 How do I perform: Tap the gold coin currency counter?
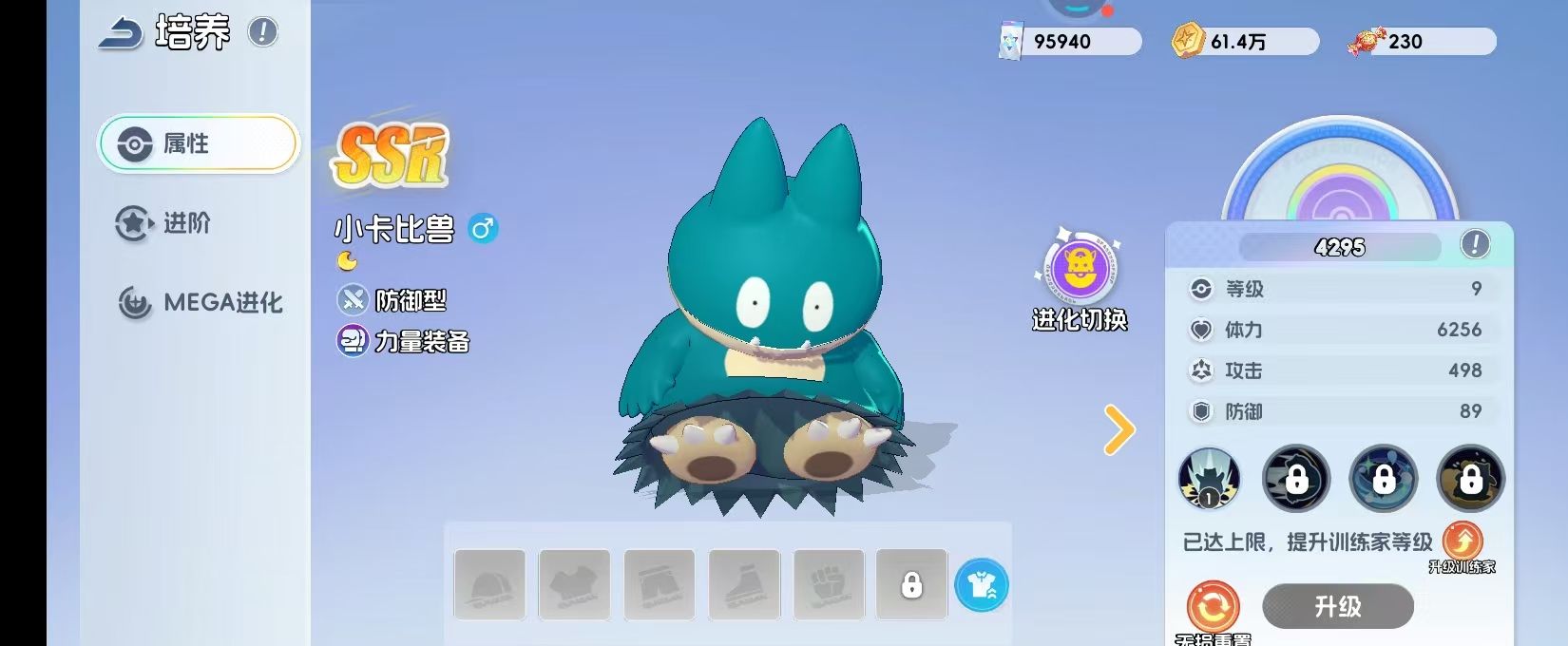tap(1244, 42)
